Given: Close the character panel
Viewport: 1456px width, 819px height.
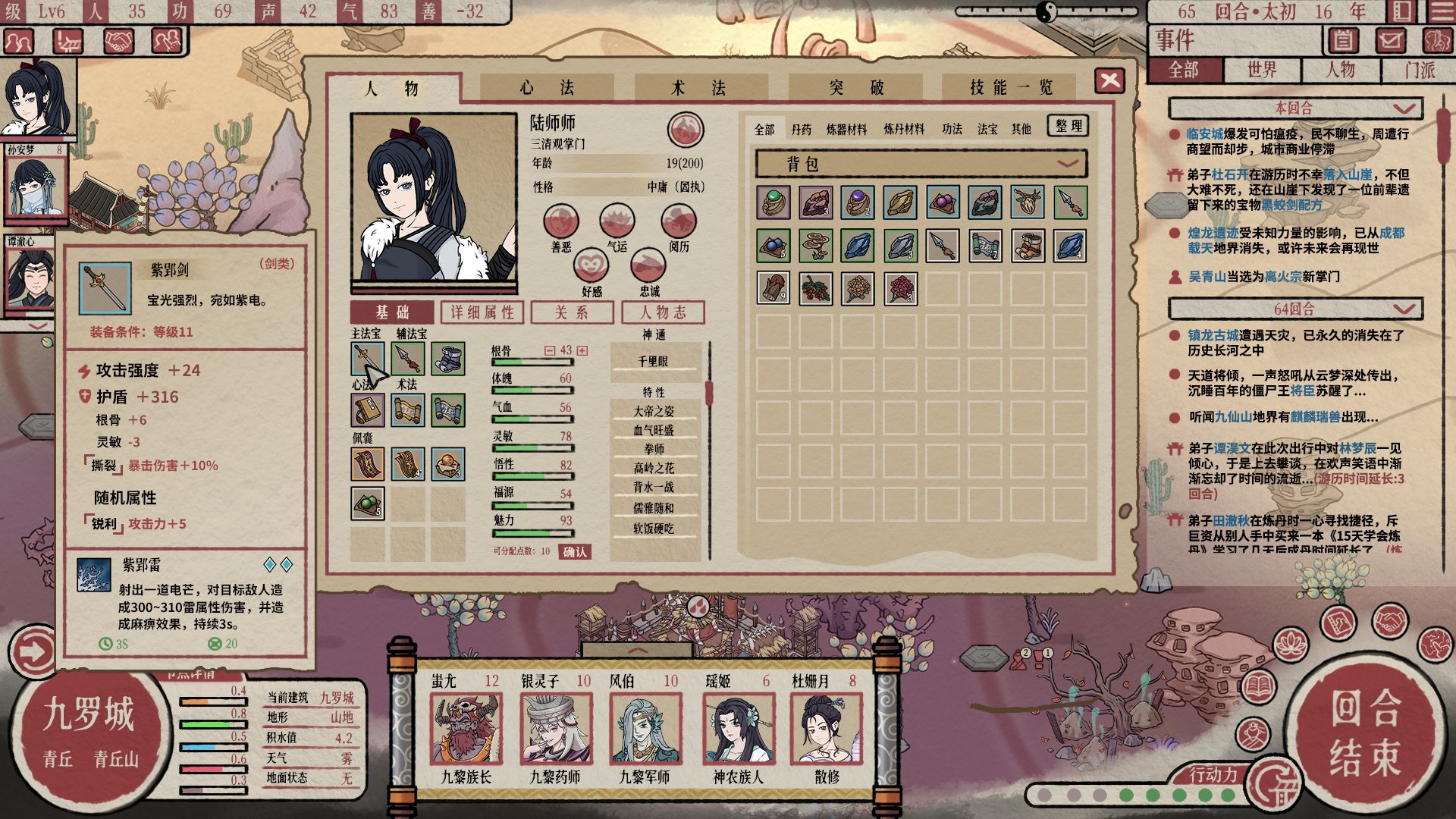Looking at the screenshot, I should (x=1109, y=80).
